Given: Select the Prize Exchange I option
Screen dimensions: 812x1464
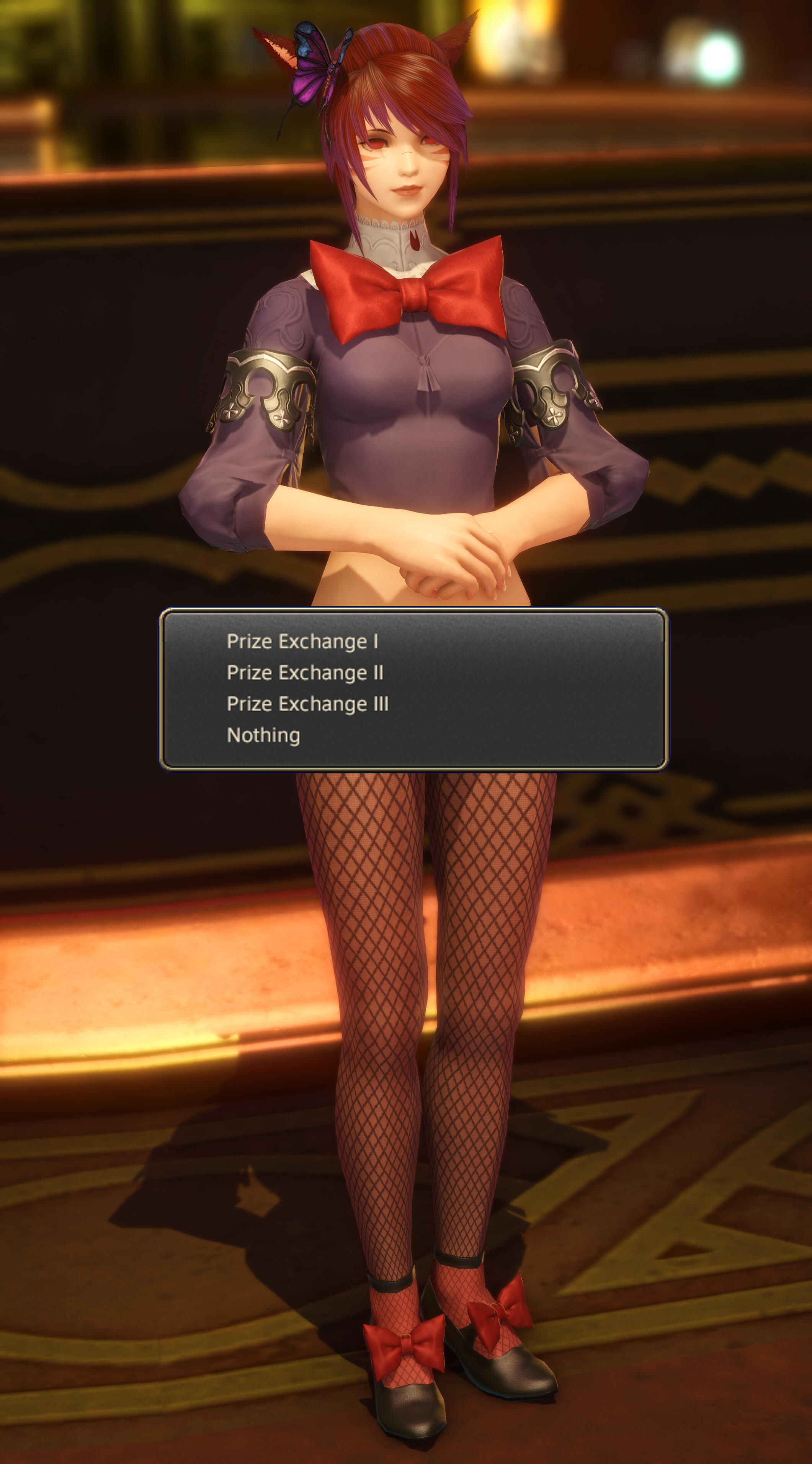Looking at the screenshot, I should coord(302,642).
